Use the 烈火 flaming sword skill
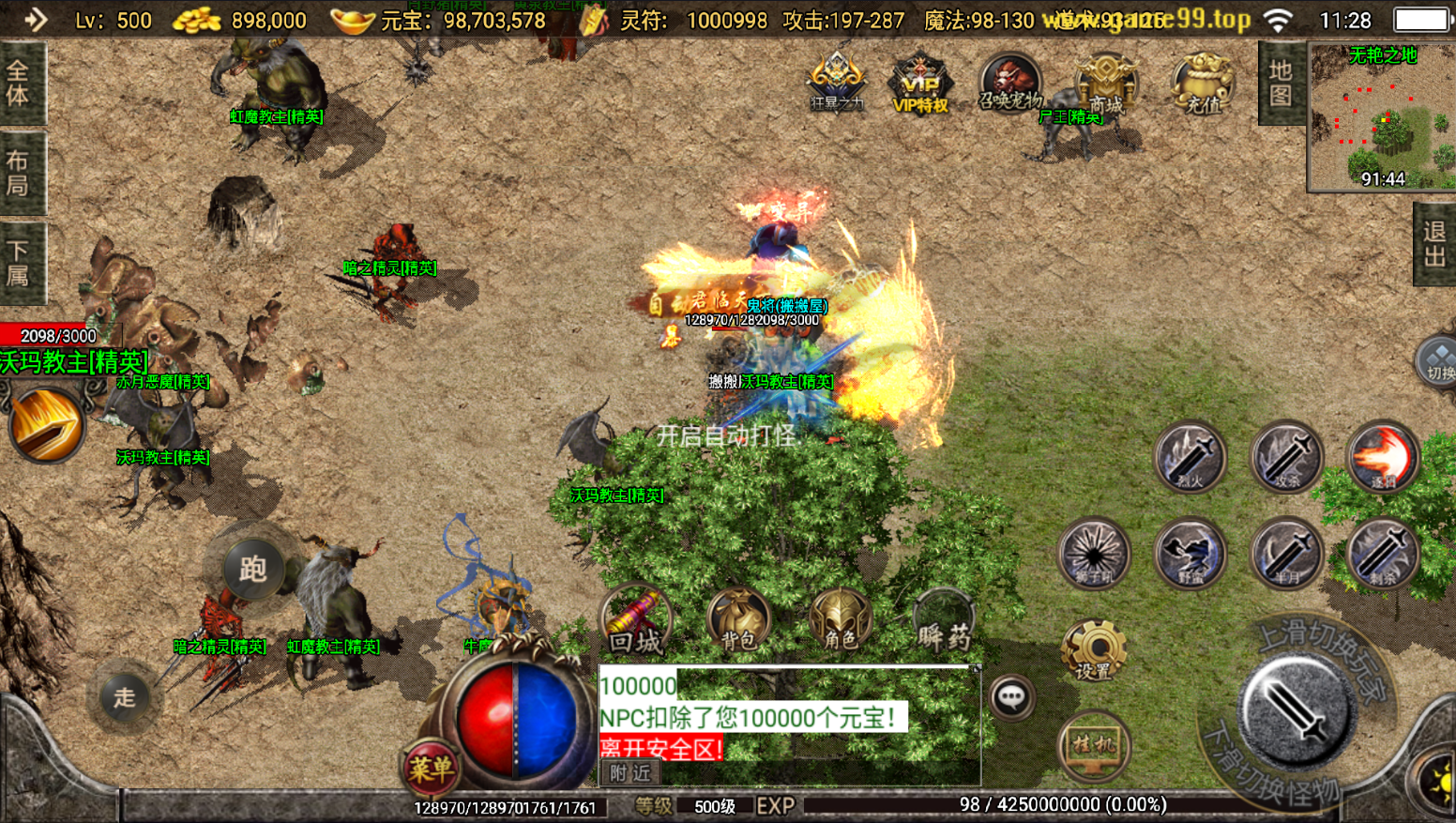Image resolution: width=1456 pixels, height=823 pixels. (x=1190, y=457)
